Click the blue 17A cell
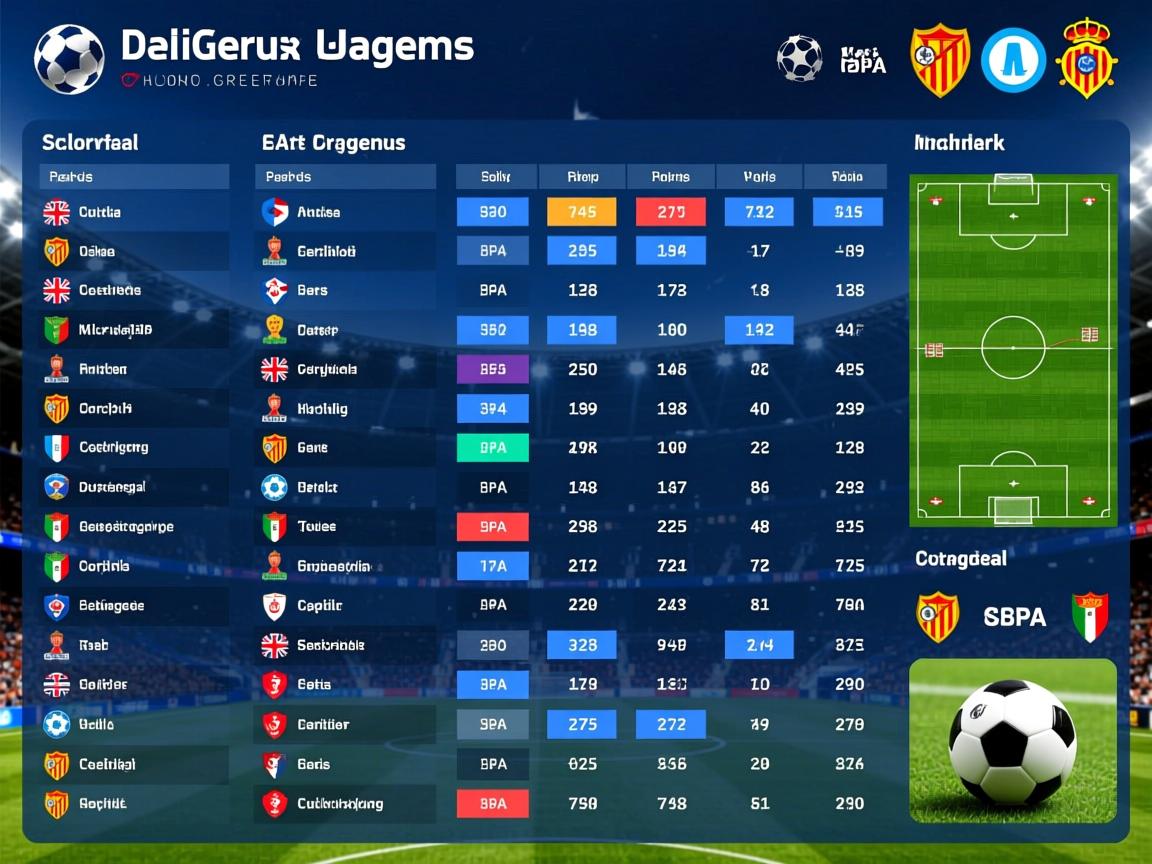This screenshot has width=1152, height=864. 492,566
